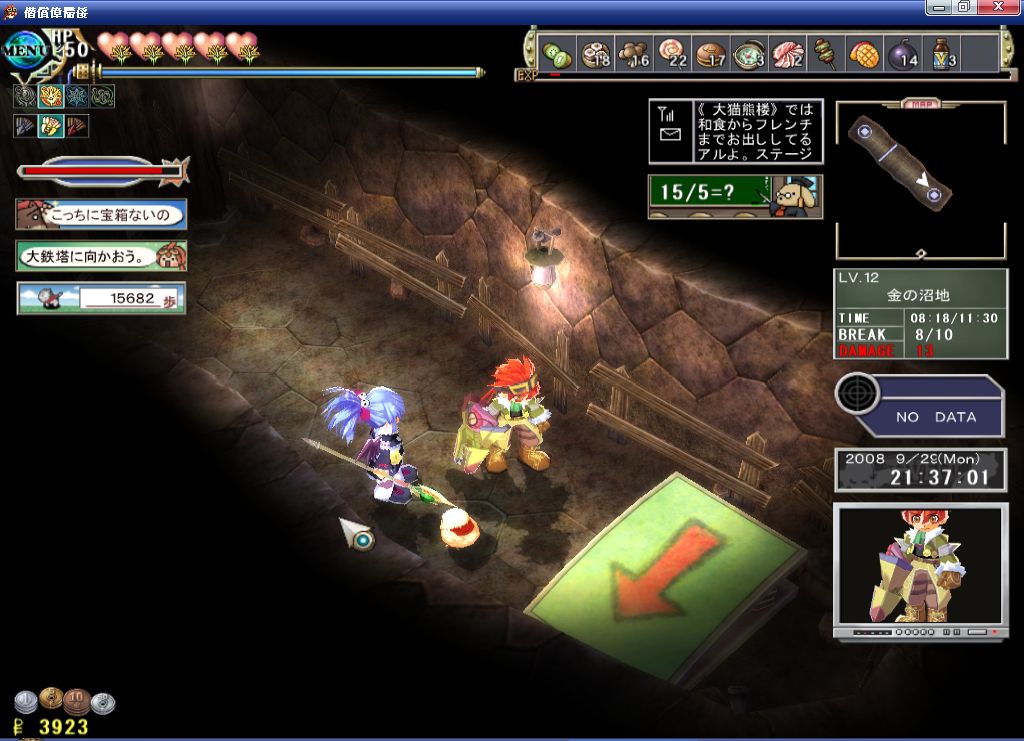The image size is (1024, 741).
Task: Click the treasure chest hint speech bubble
Action: [x=101, y=214]
